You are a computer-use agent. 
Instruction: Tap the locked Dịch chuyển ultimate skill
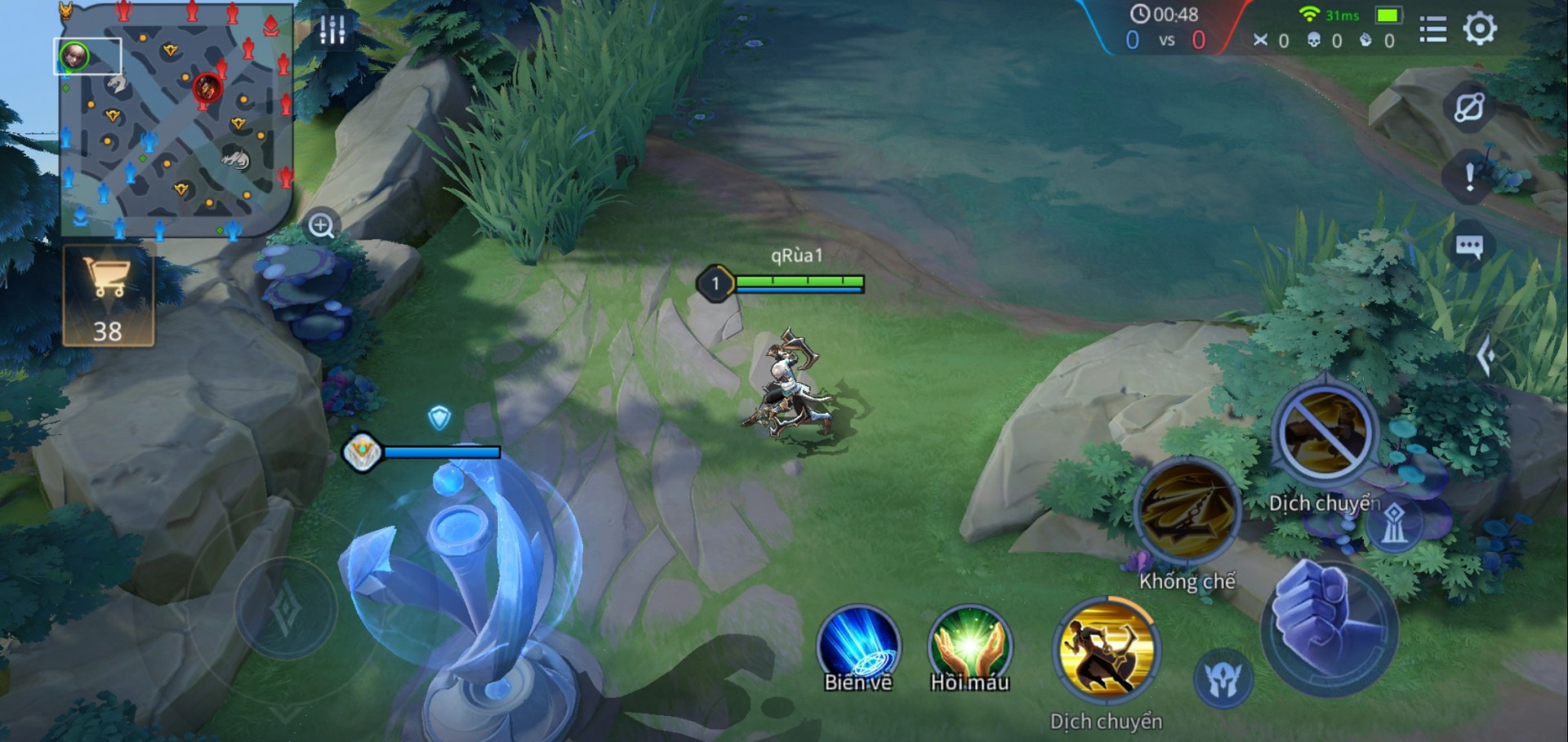[1324, 433]
